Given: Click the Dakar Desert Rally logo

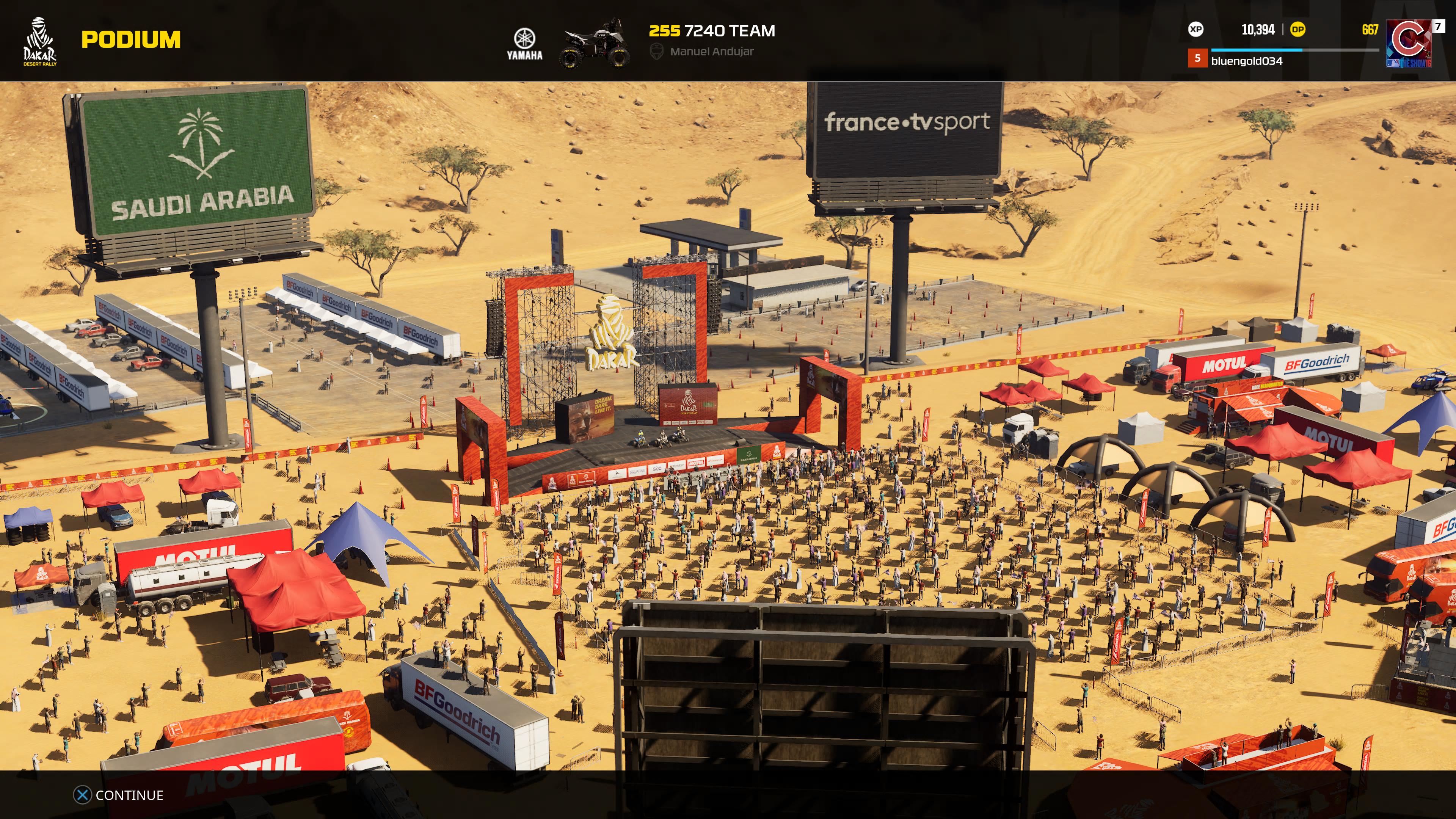Looking at the screenshot, I should [x=39, y=41].
